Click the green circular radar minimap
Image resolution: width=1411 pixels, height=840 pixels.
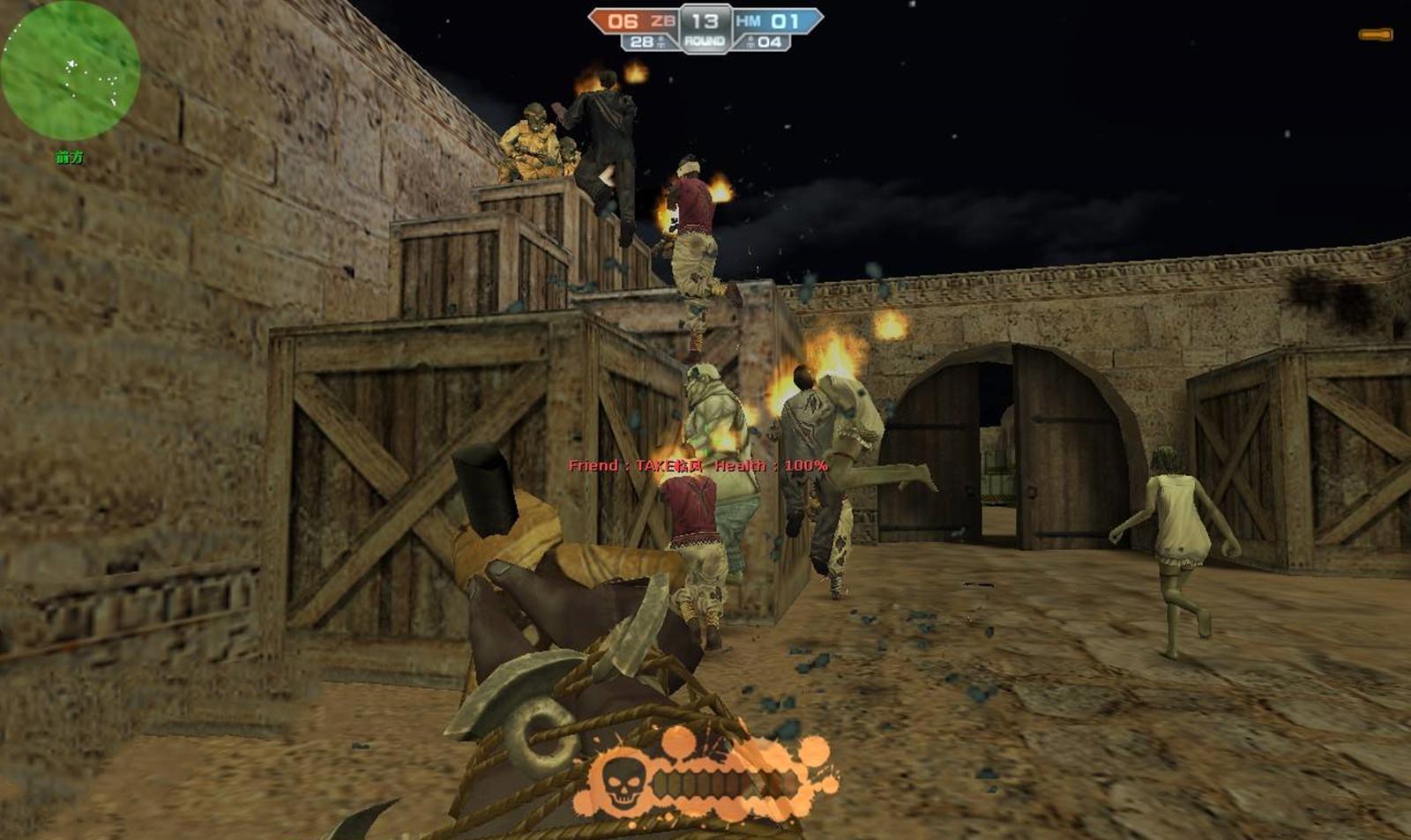click(x=71, y=72)
